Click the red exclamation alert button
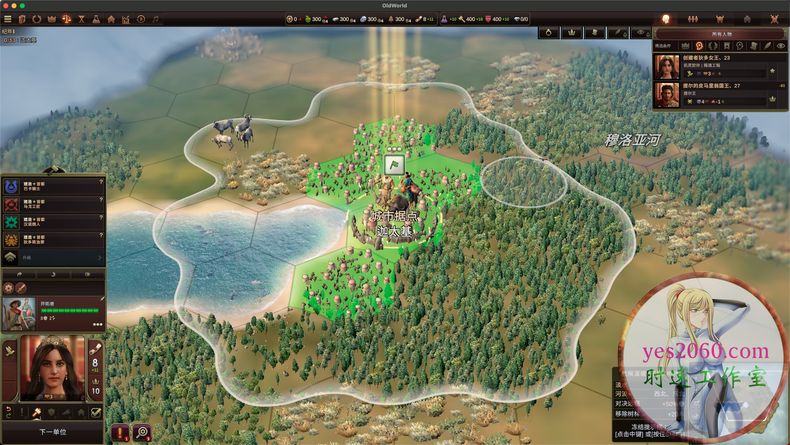 click(x=121, y=432)
